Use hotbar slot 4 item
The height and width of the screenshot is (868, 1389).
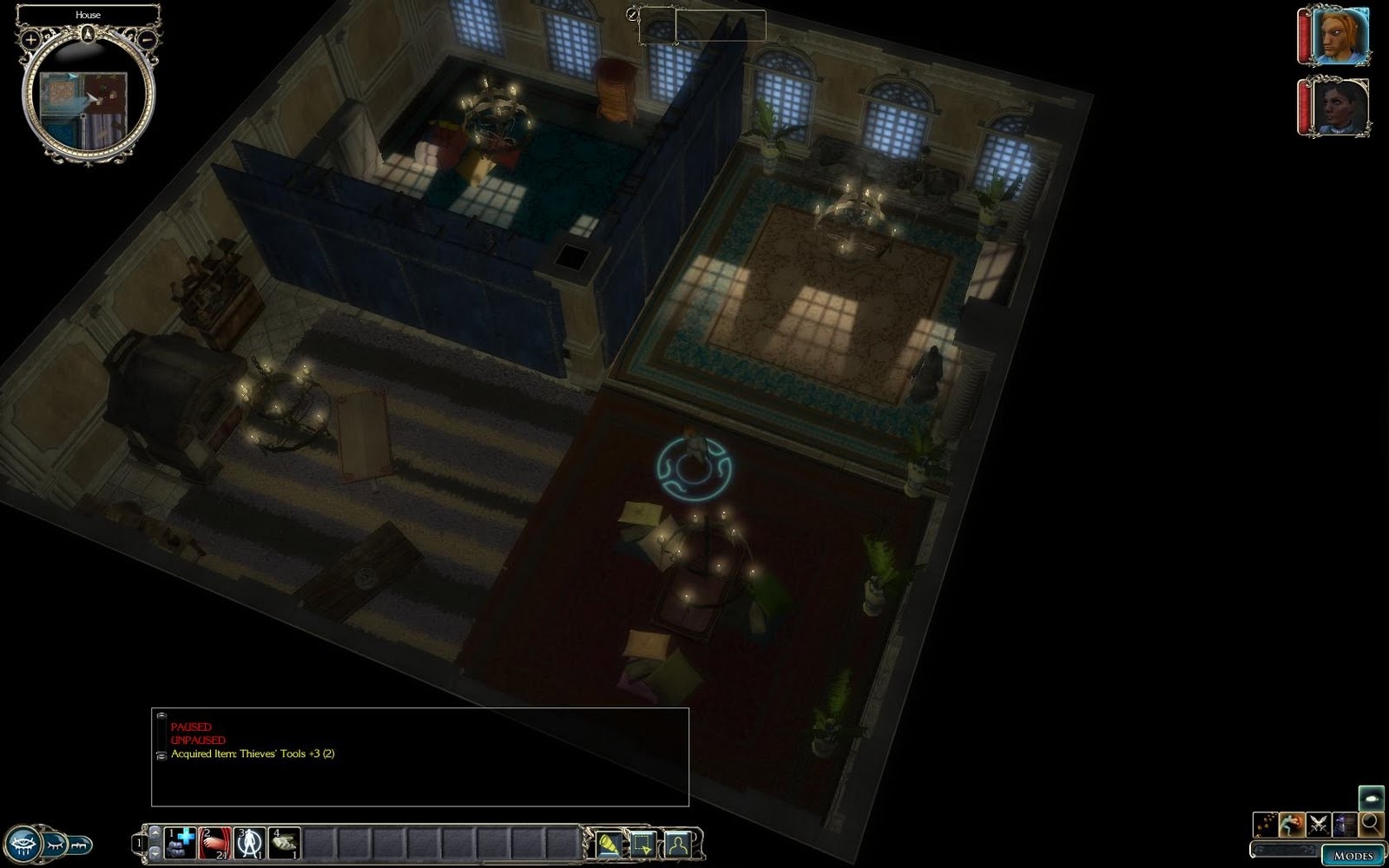285,843
